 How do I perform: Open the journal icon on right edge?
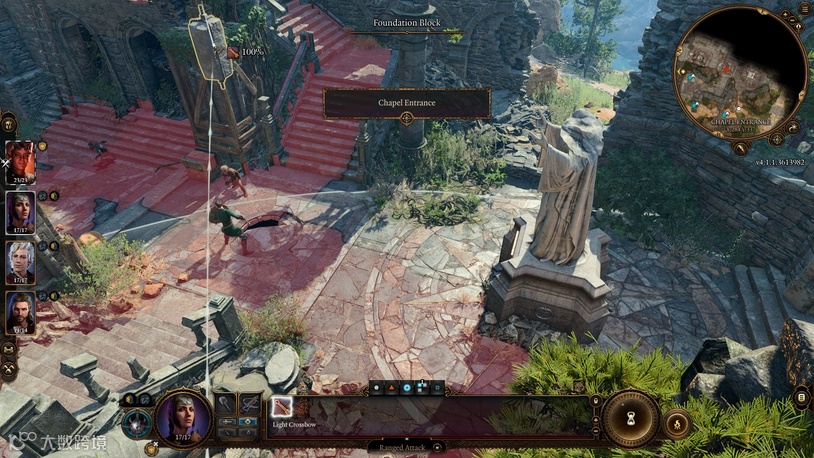(x=801, y=399)
